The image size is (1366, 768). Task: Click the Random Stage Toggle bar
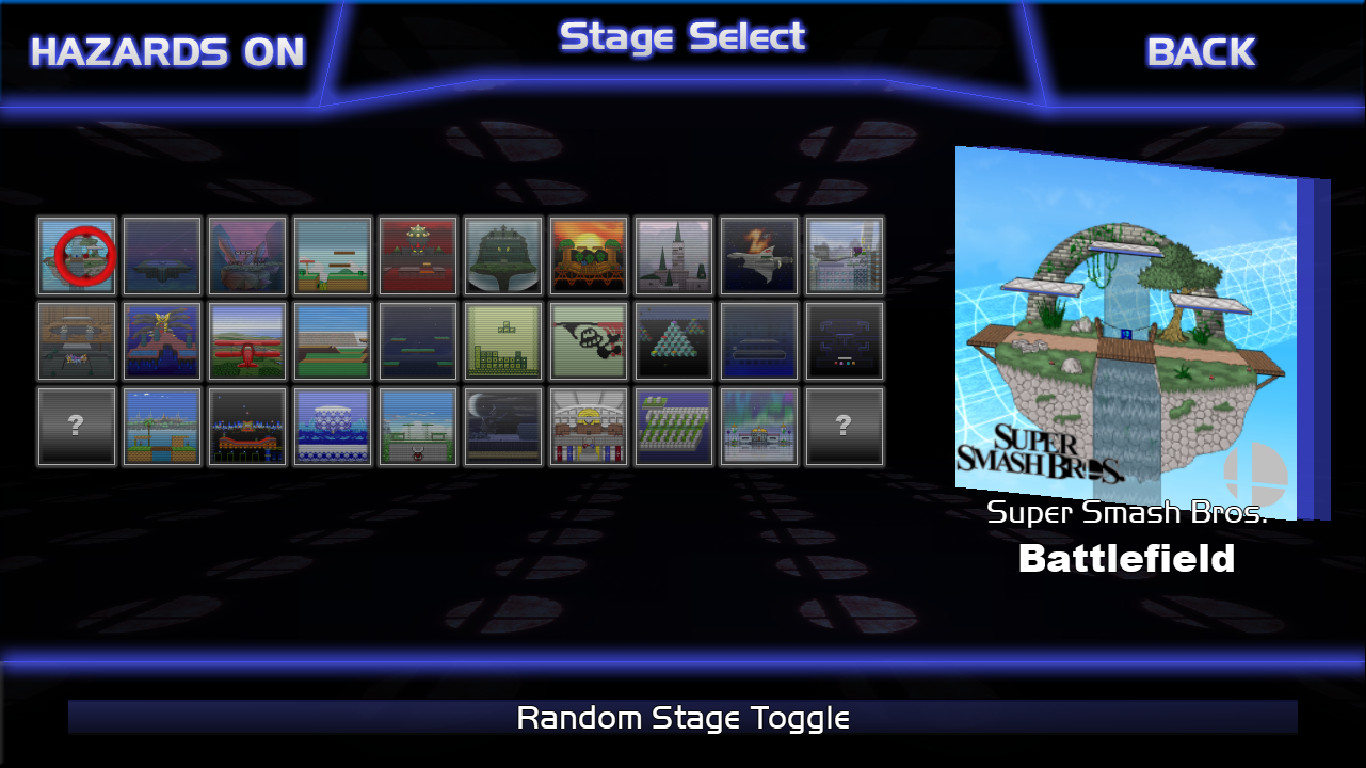tap(683, 717)
